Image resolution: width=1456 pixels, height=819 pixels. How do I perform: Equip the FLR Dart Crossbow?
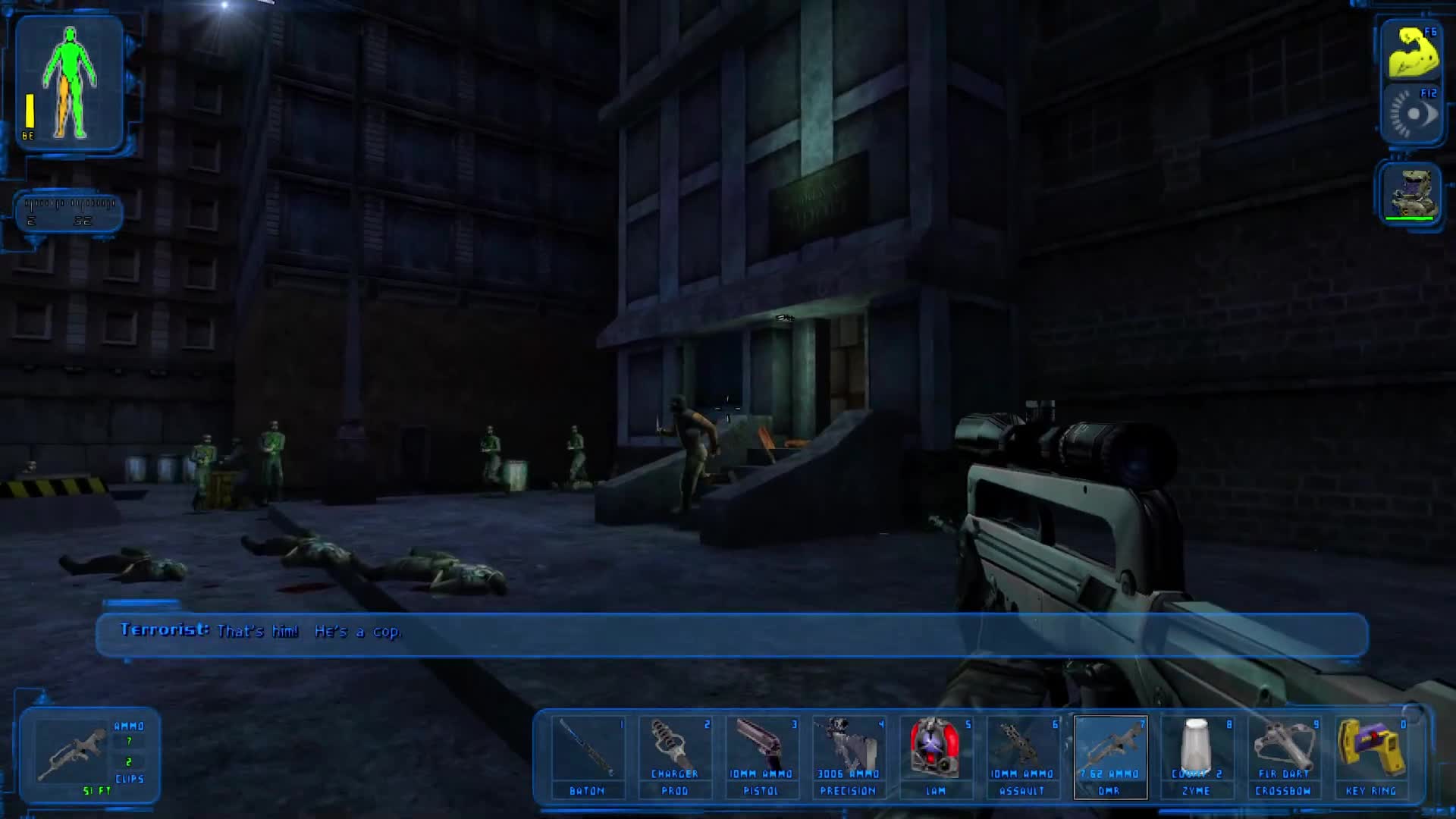1285,755
